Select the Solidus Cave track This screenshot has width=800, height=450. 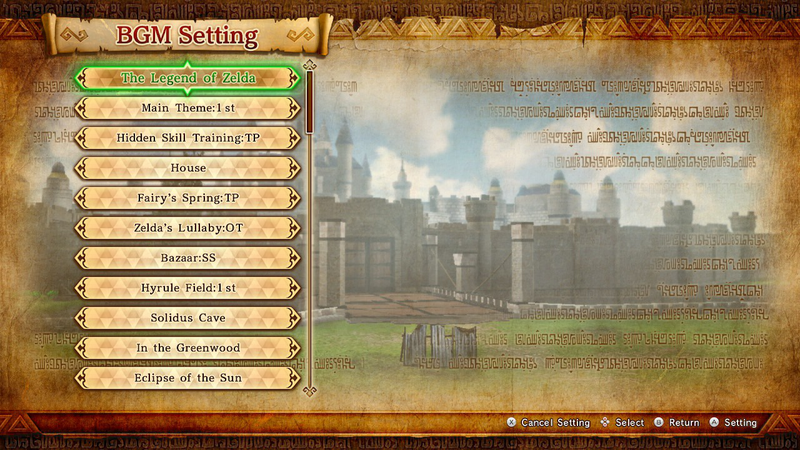[188, 318]
